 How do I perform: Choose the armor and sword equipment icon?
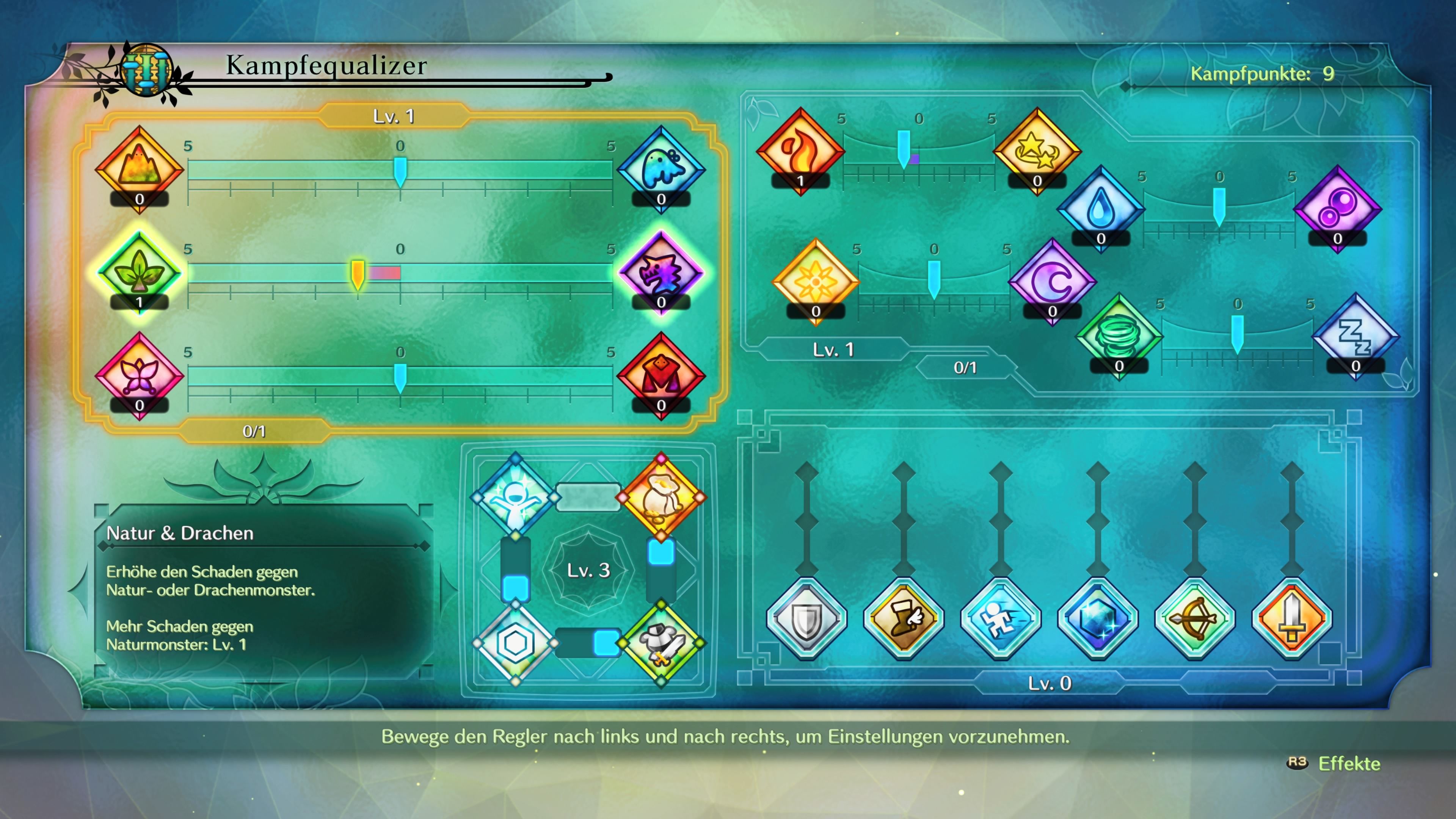click(x=661, y=643)
